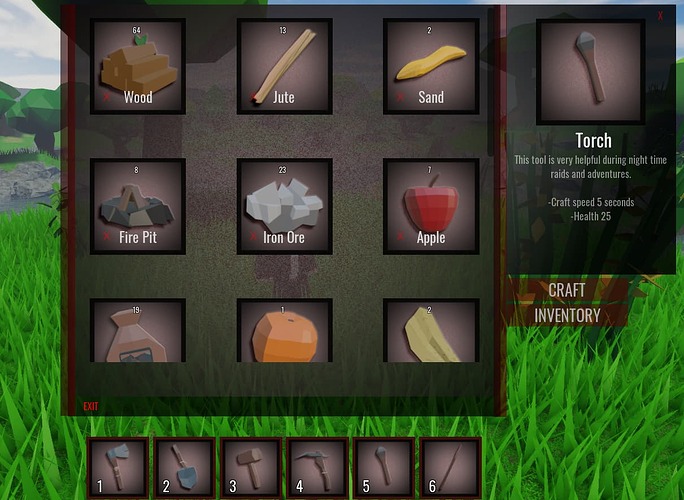Choose the orange fruit slot
684x500 pixels.
coord(284,332)
